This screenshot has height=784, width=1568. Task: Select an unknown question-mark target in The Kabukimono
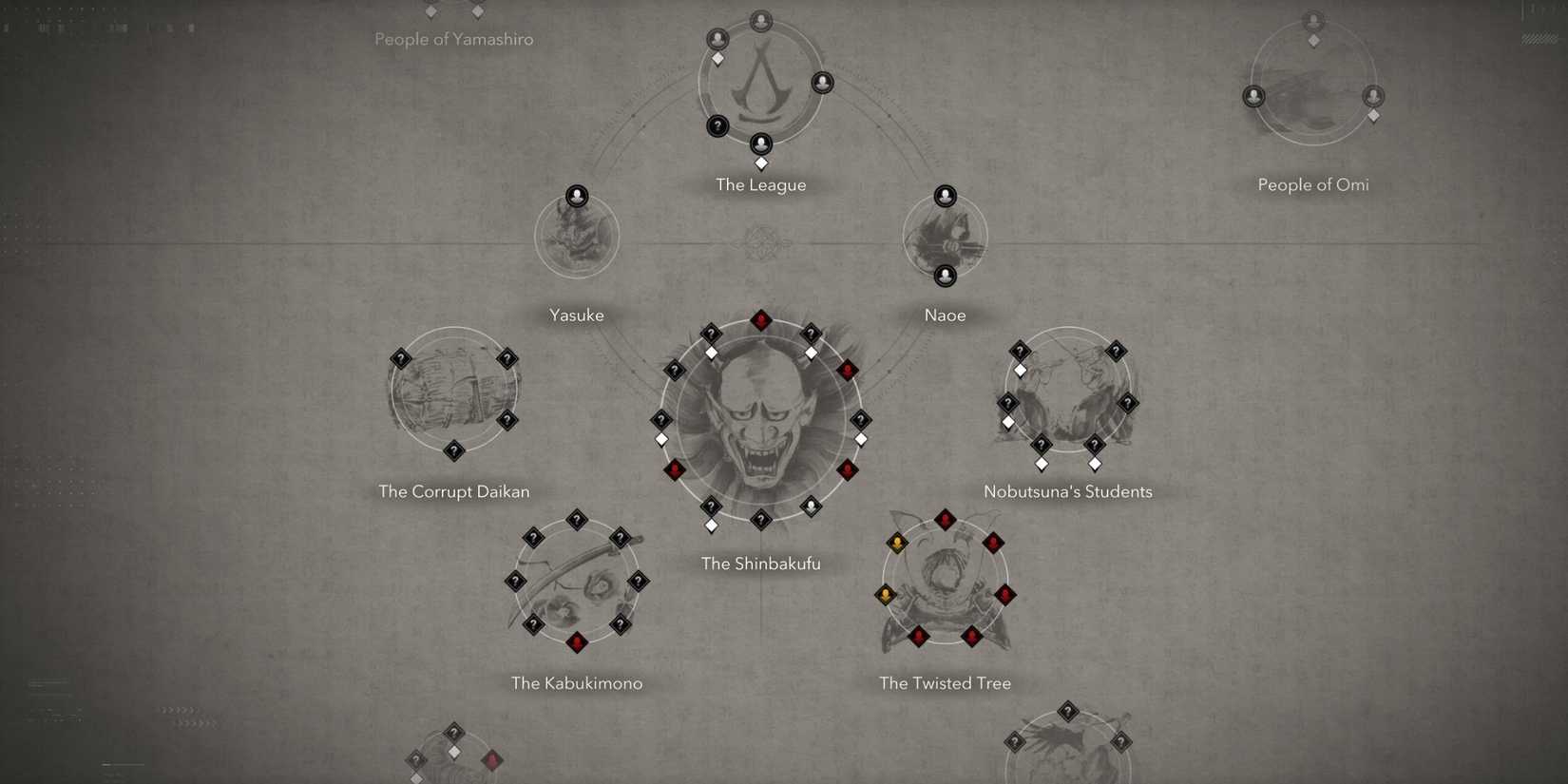[x=577, y=521]
